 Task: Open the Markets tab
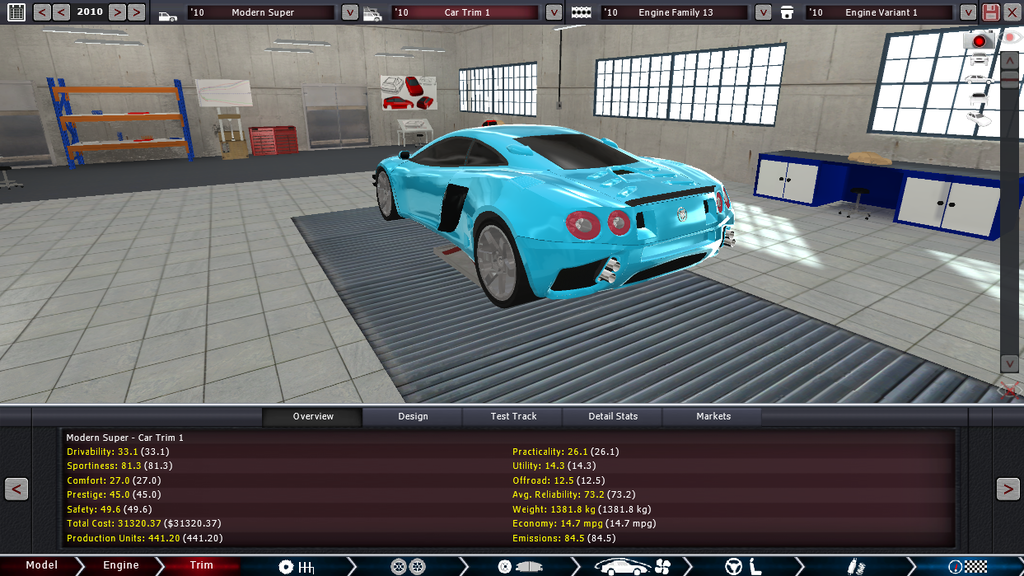pos(713,416)
